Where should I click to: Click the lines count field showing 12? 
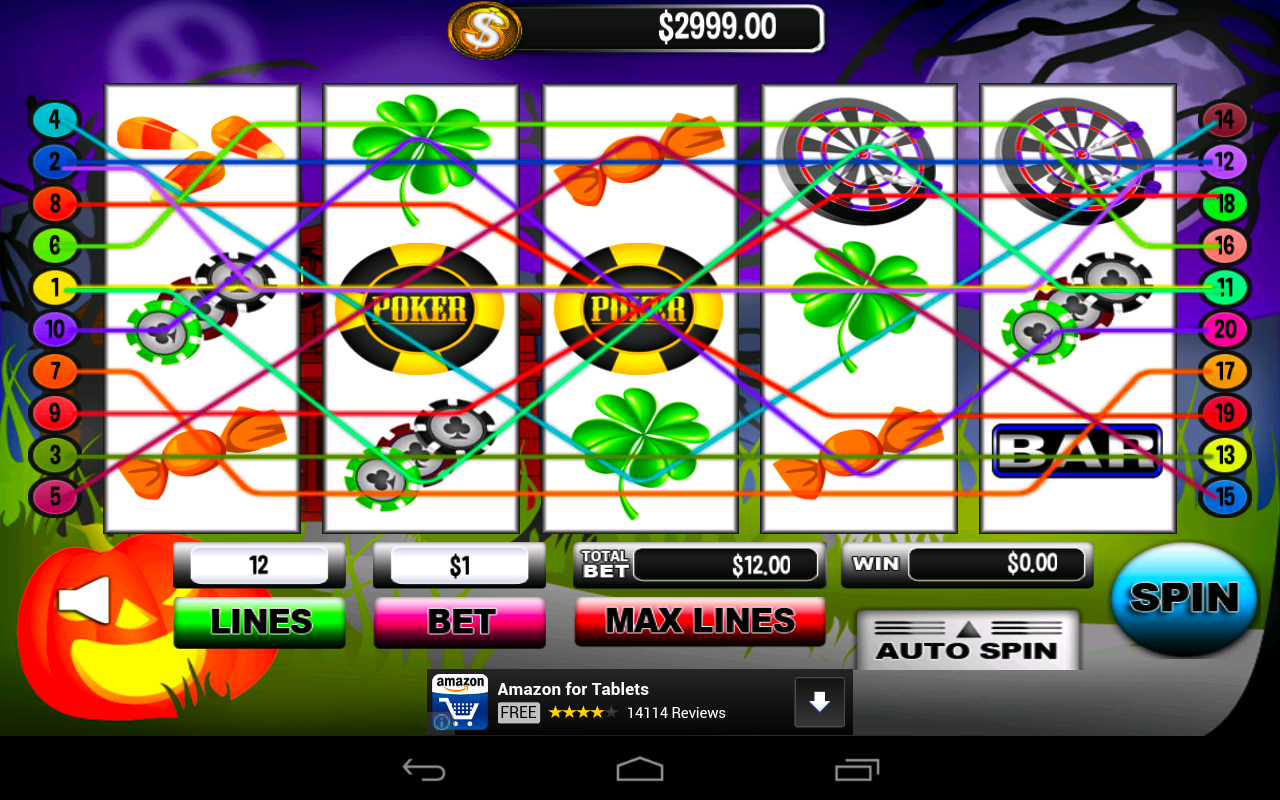[258, 564]
